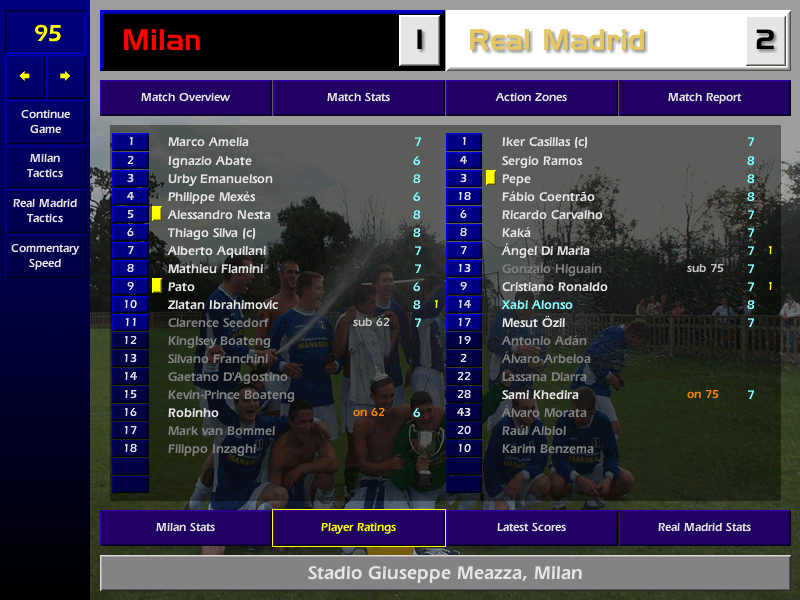The image size is (800, 600).
Task: Show the Match Stats tab
Action: click(358, 98)
